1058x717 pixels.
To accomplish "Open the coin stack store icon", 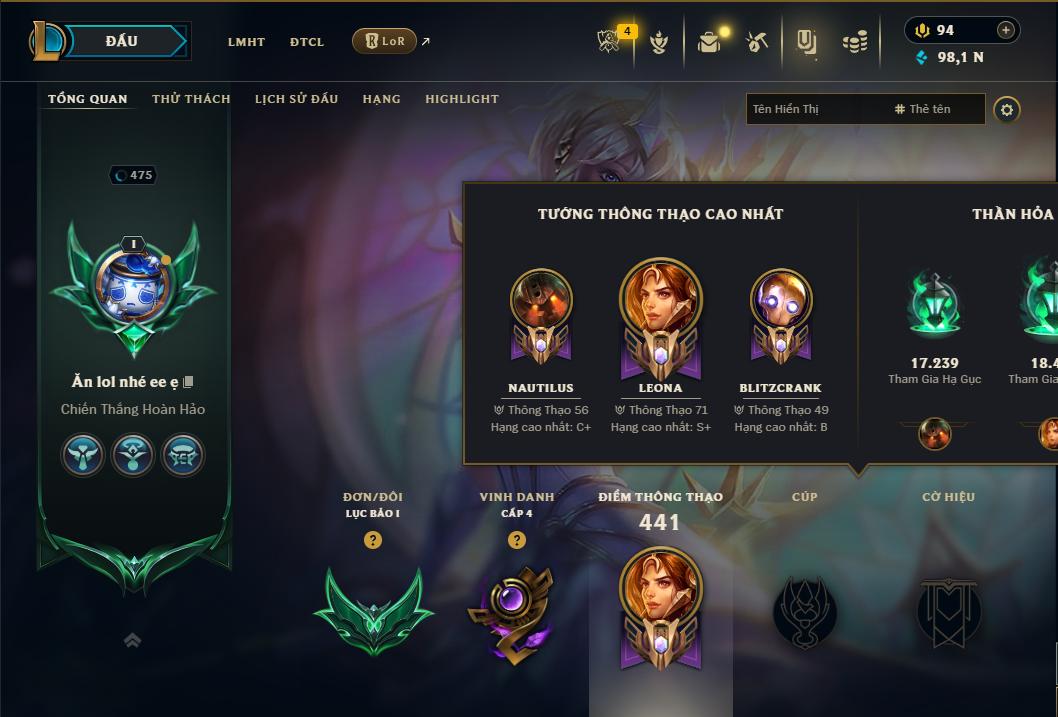I will click(x=854, y=42).
